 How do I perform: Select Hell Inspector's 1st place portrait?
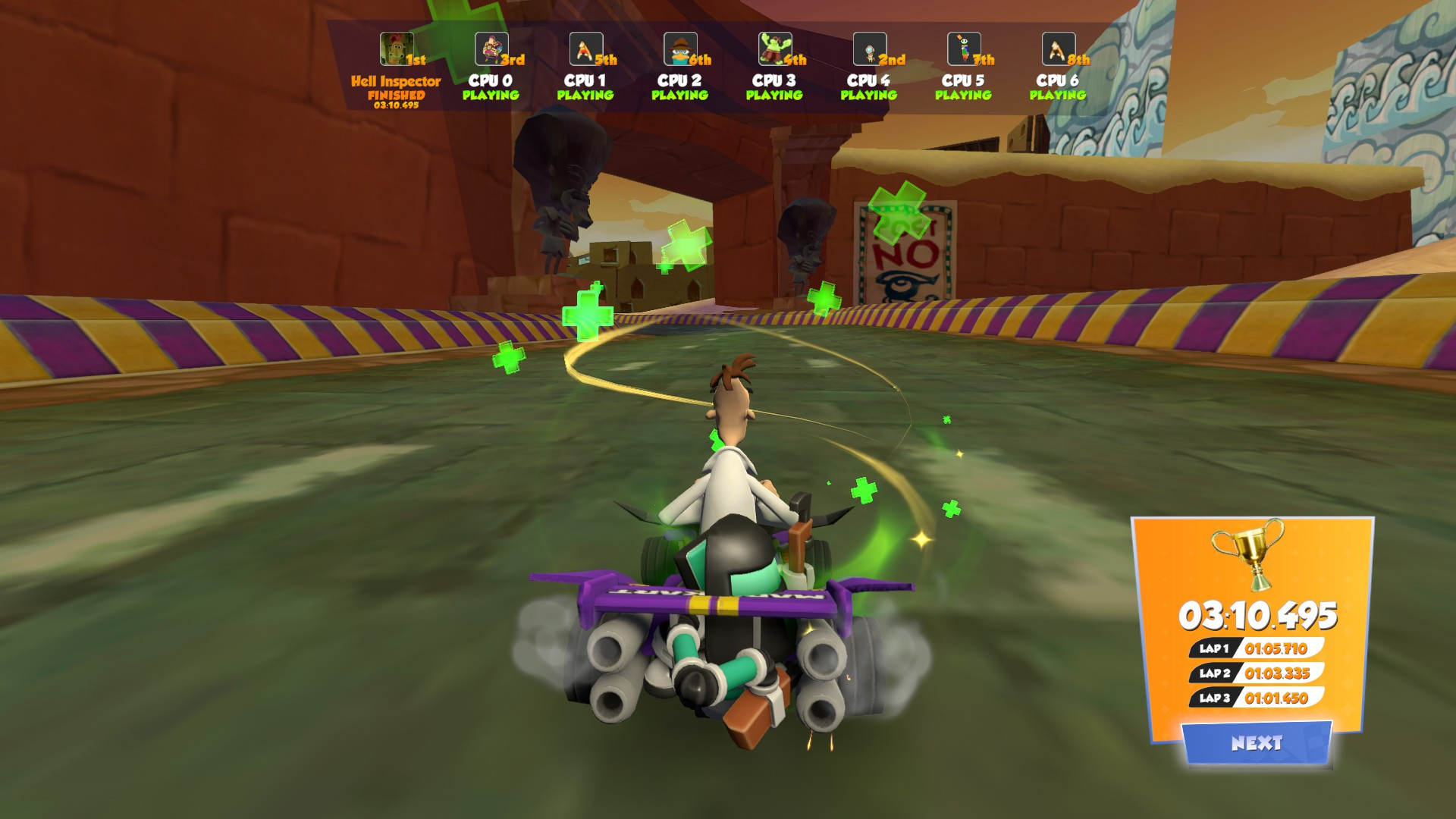pos(396,49)
